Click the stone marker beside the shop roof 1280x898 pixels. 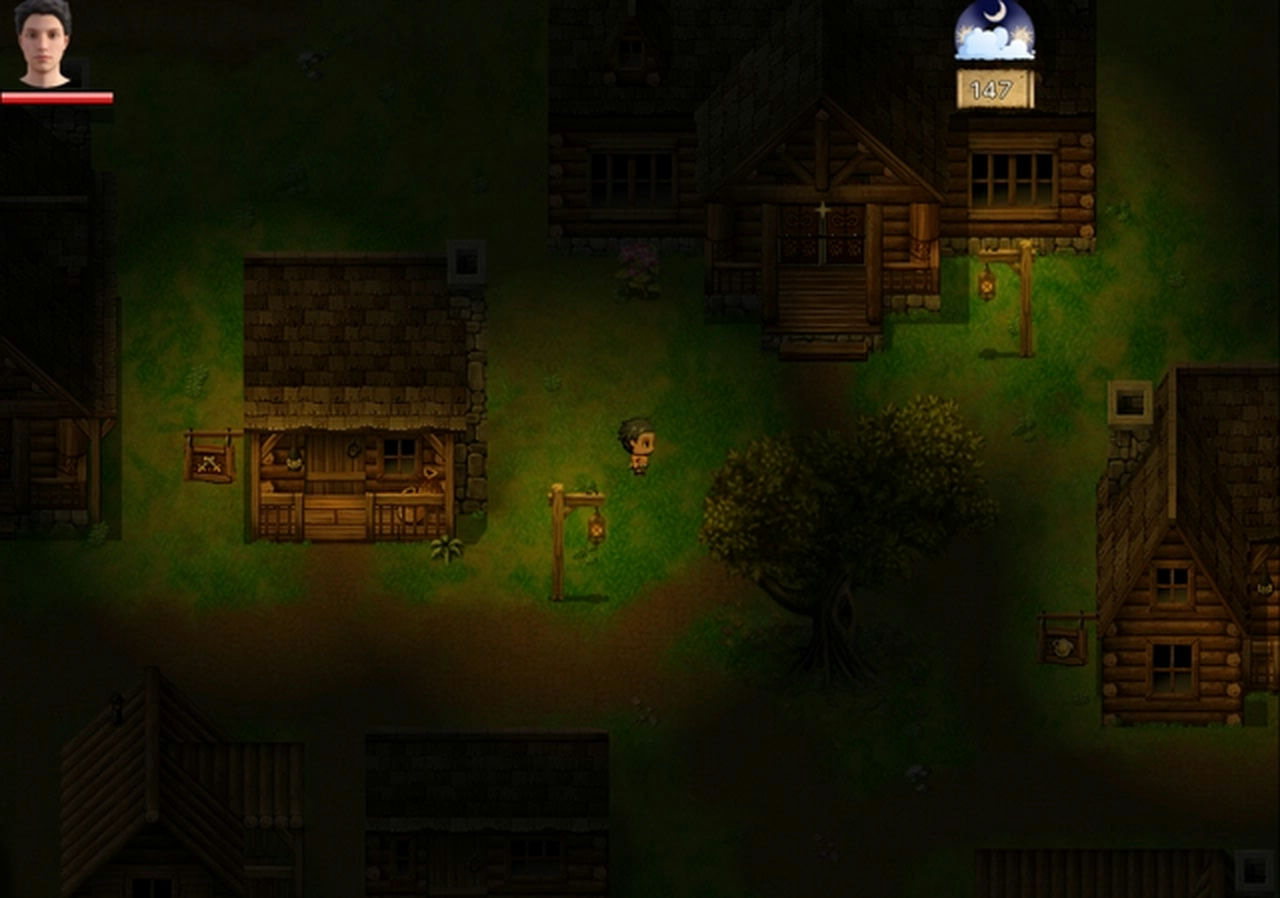(x=465, y=260)
